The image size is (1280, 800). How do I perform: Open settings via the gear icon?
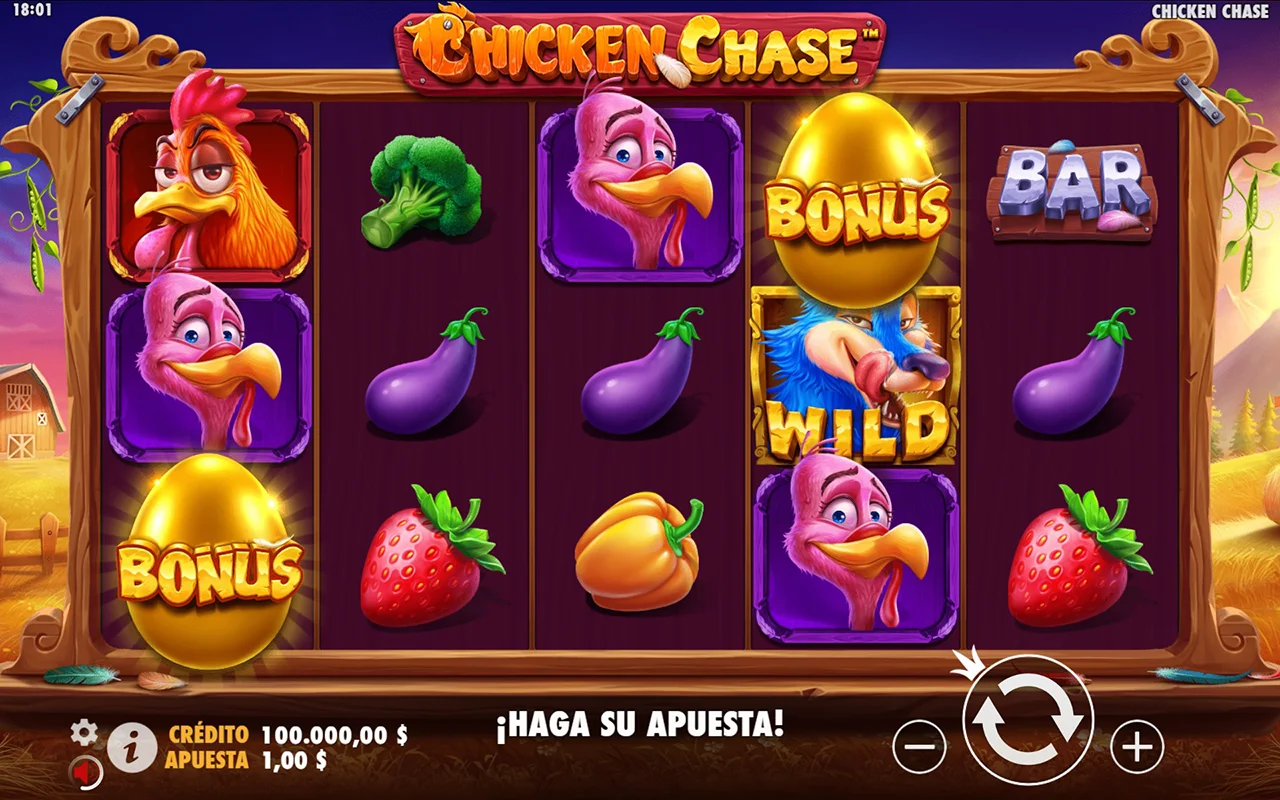(84, 733)
